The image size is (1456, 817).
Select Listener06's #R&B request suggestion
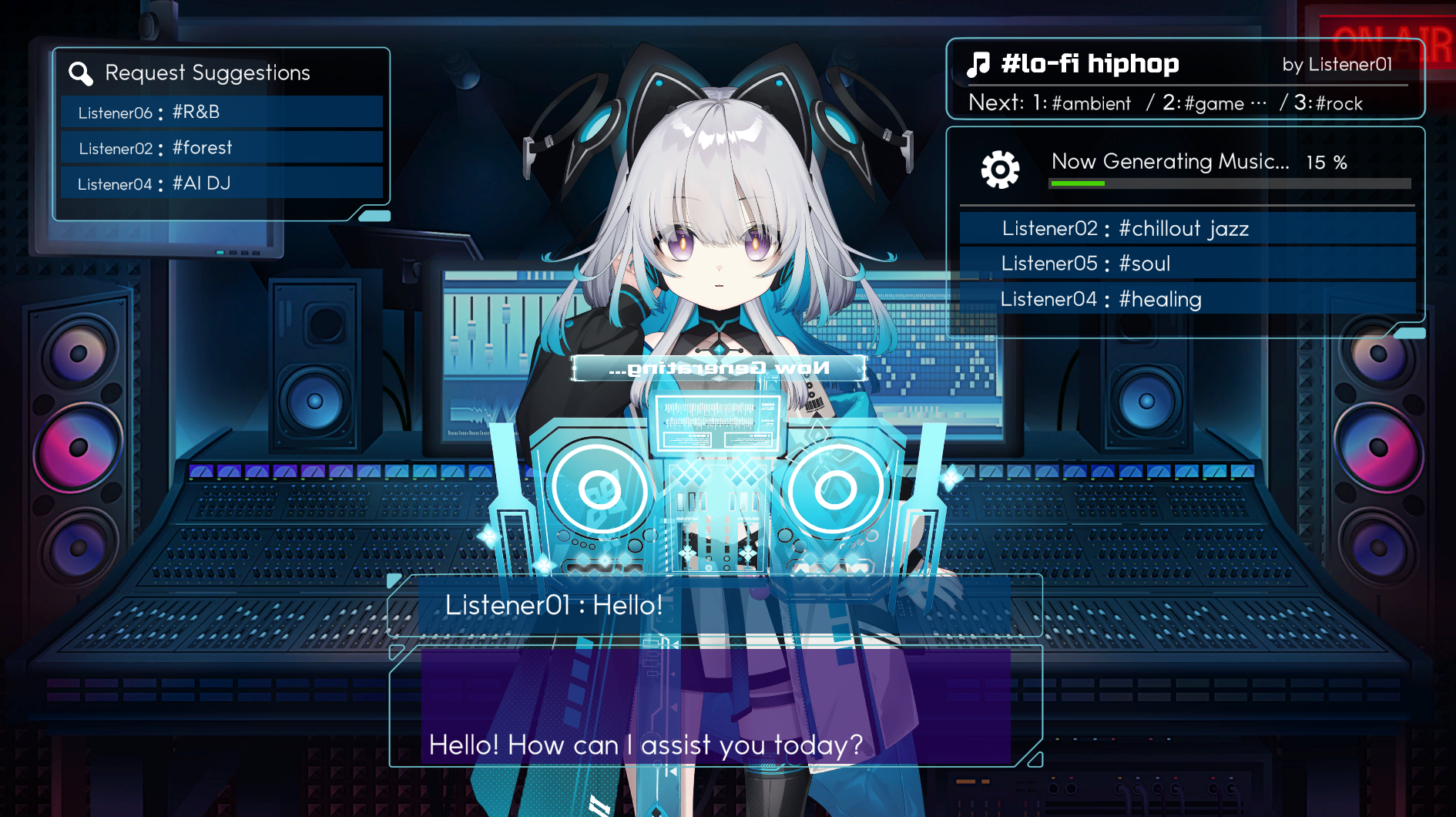tap(222, 113)
